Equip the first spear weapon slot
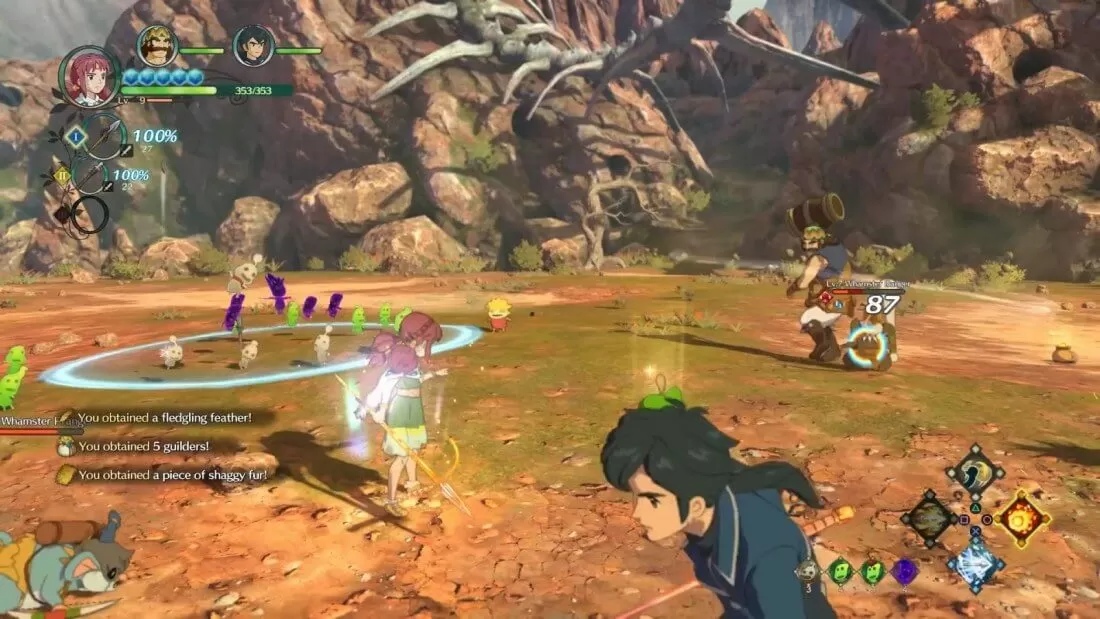 103,138
